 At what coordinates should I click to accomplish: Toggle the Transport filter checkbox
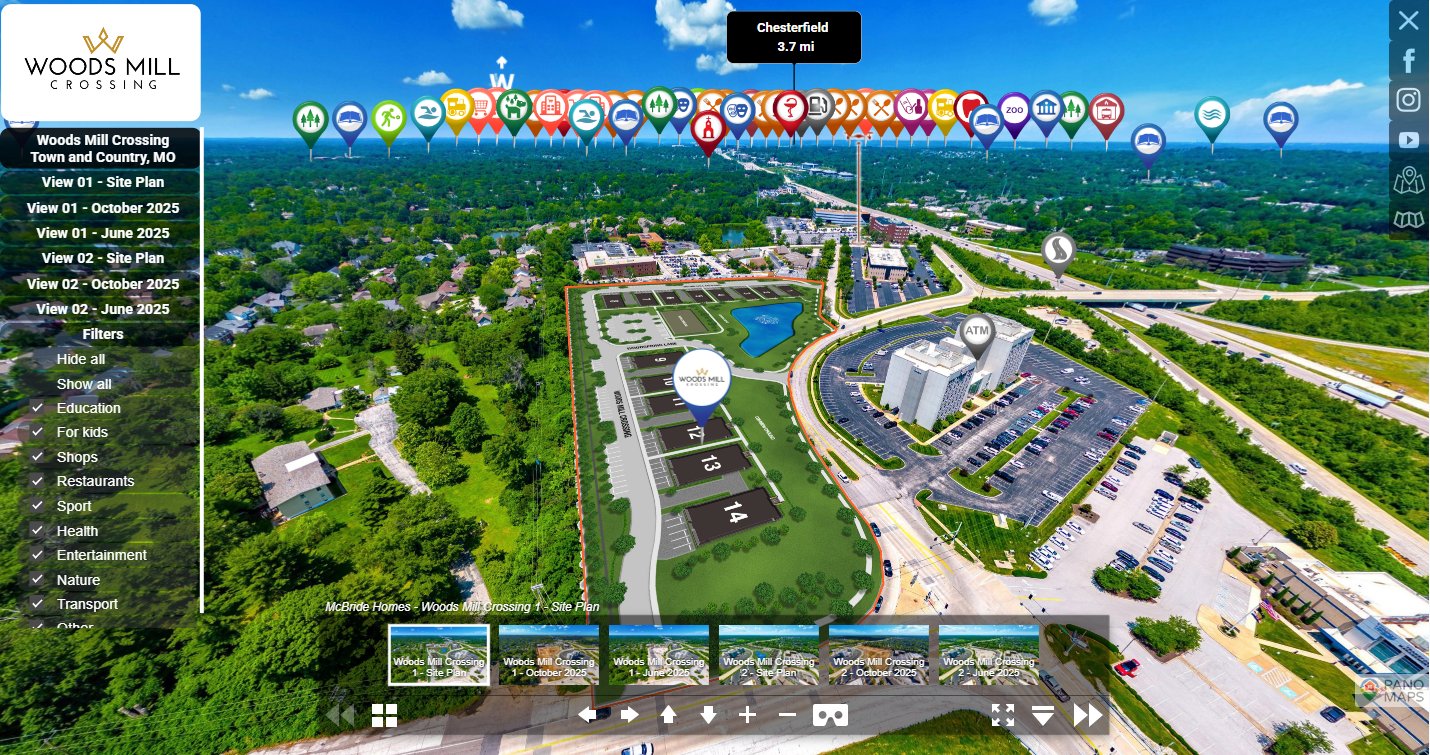coord(37,604)
